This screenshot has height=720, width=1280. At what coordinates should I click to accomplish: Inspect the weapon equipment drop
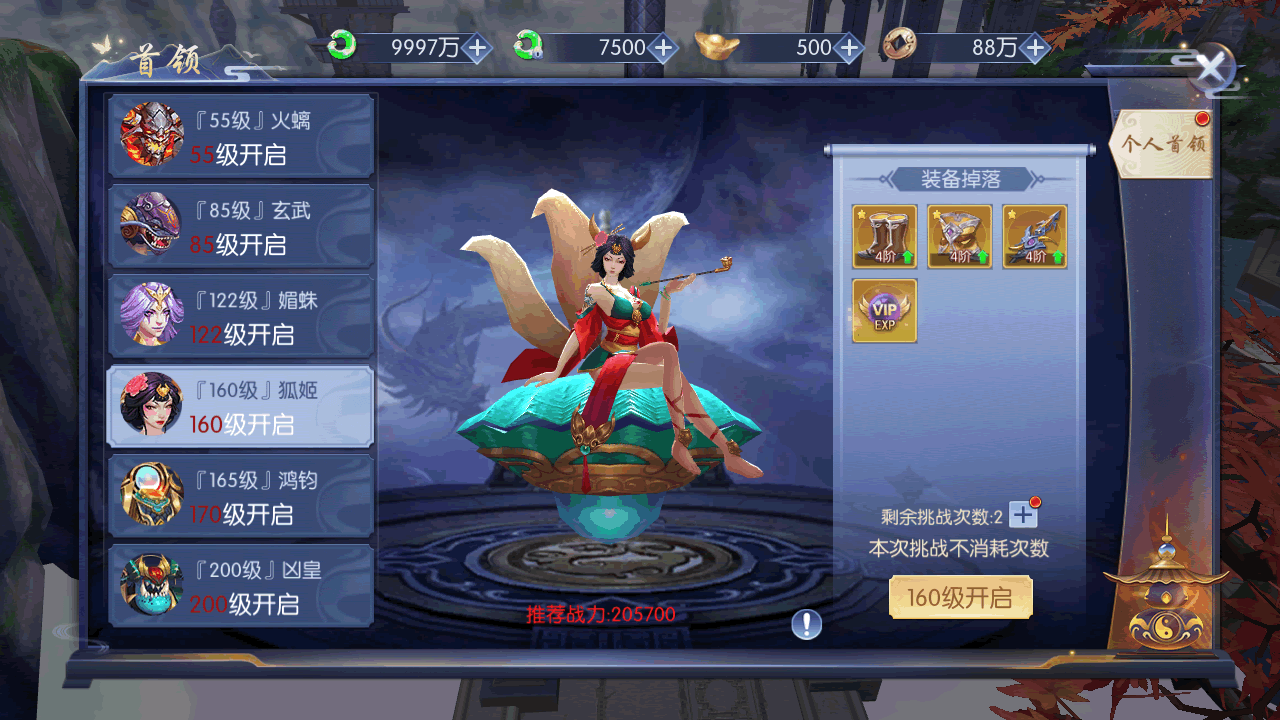click(1035, 237)
